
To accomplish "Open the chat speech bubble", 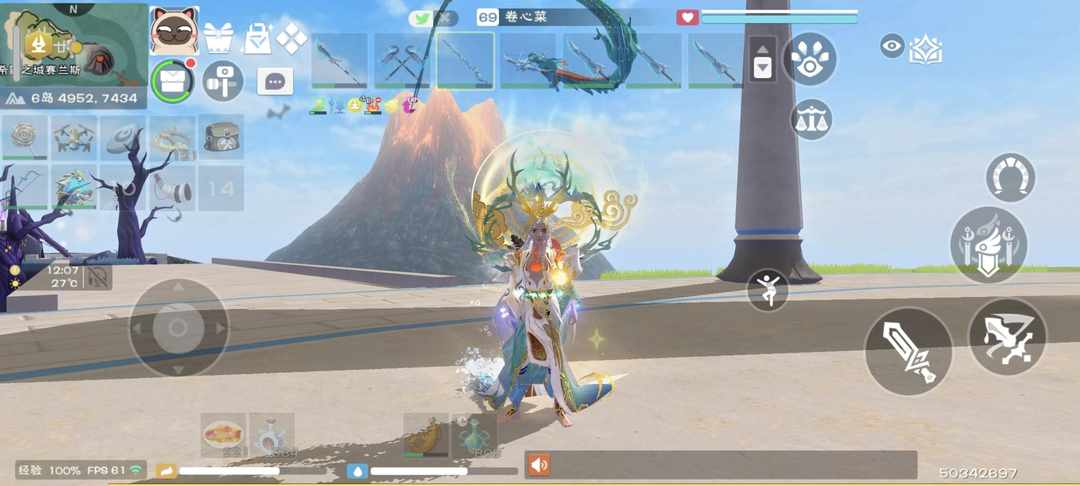I will point(275,81).
